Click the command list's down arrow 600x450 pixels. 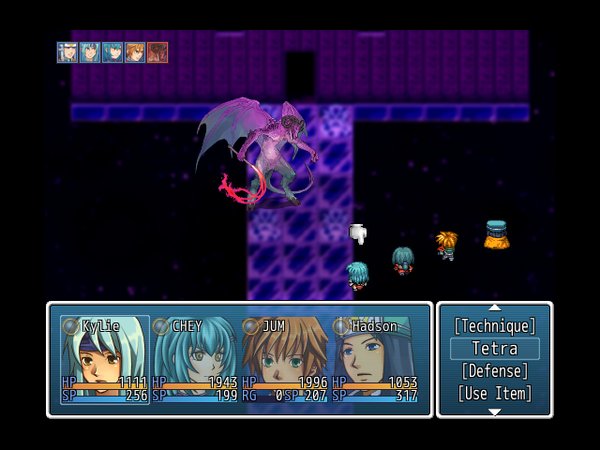coord(494,411)
